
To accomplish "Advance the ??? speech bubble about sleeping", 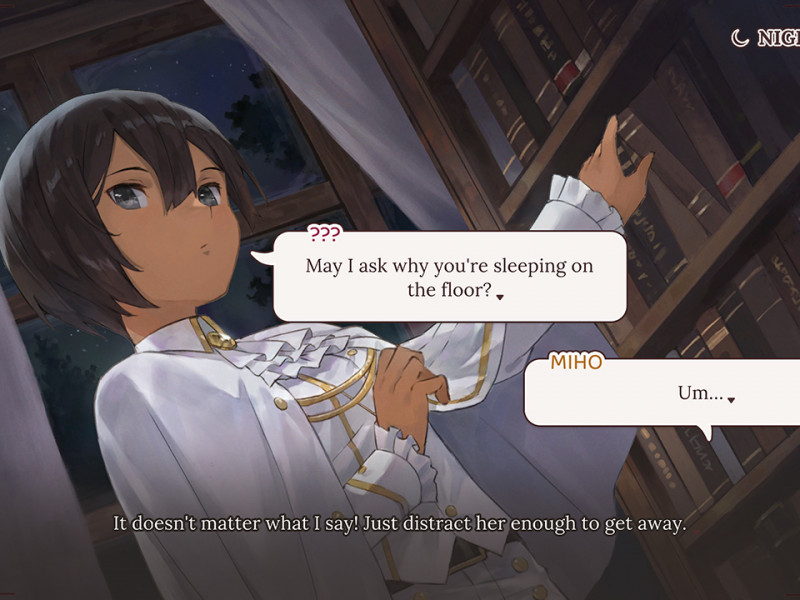I will pos(500,296).
